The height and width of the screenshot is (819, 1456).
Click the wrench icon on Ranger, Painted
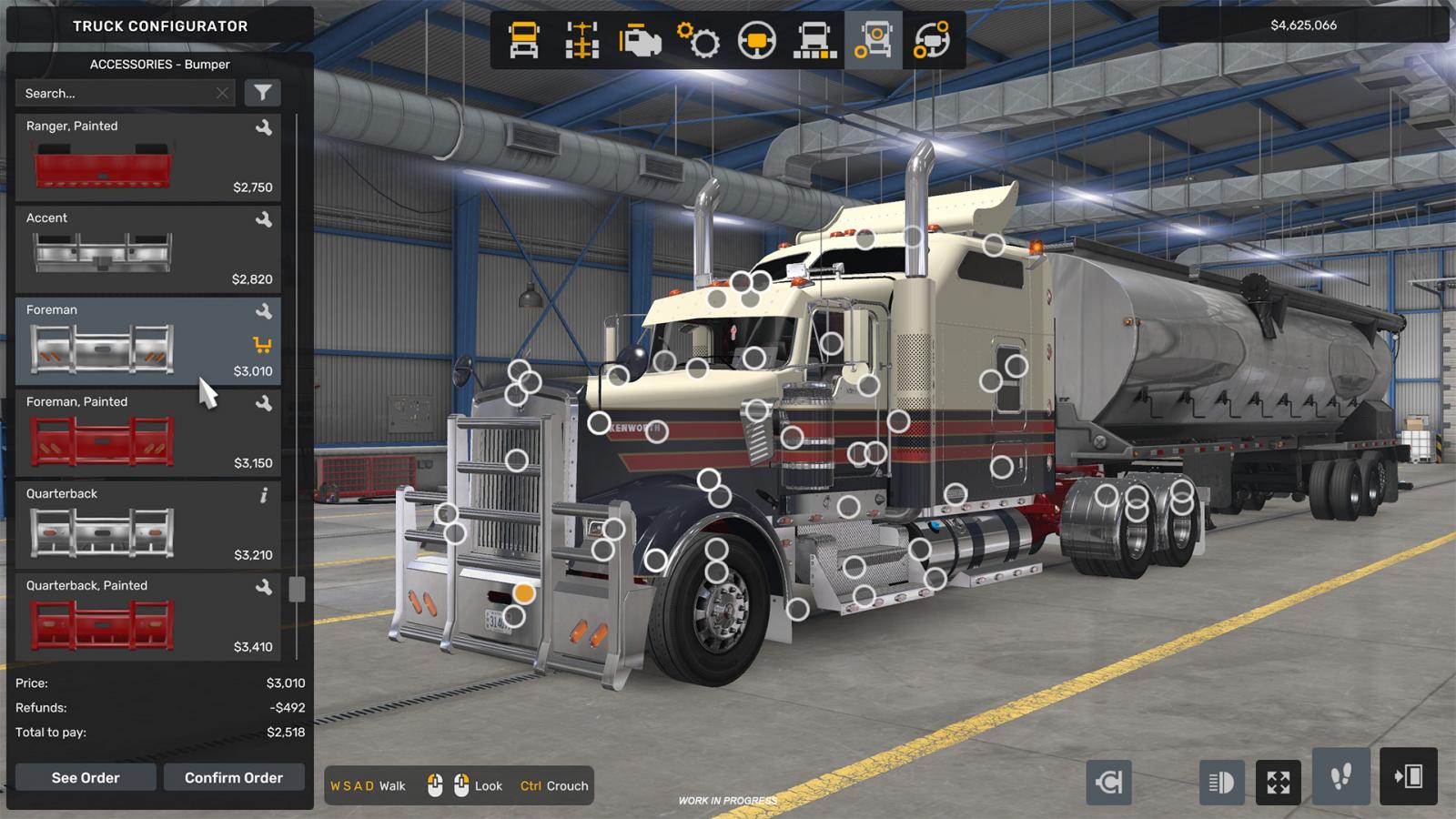[263, 127]
